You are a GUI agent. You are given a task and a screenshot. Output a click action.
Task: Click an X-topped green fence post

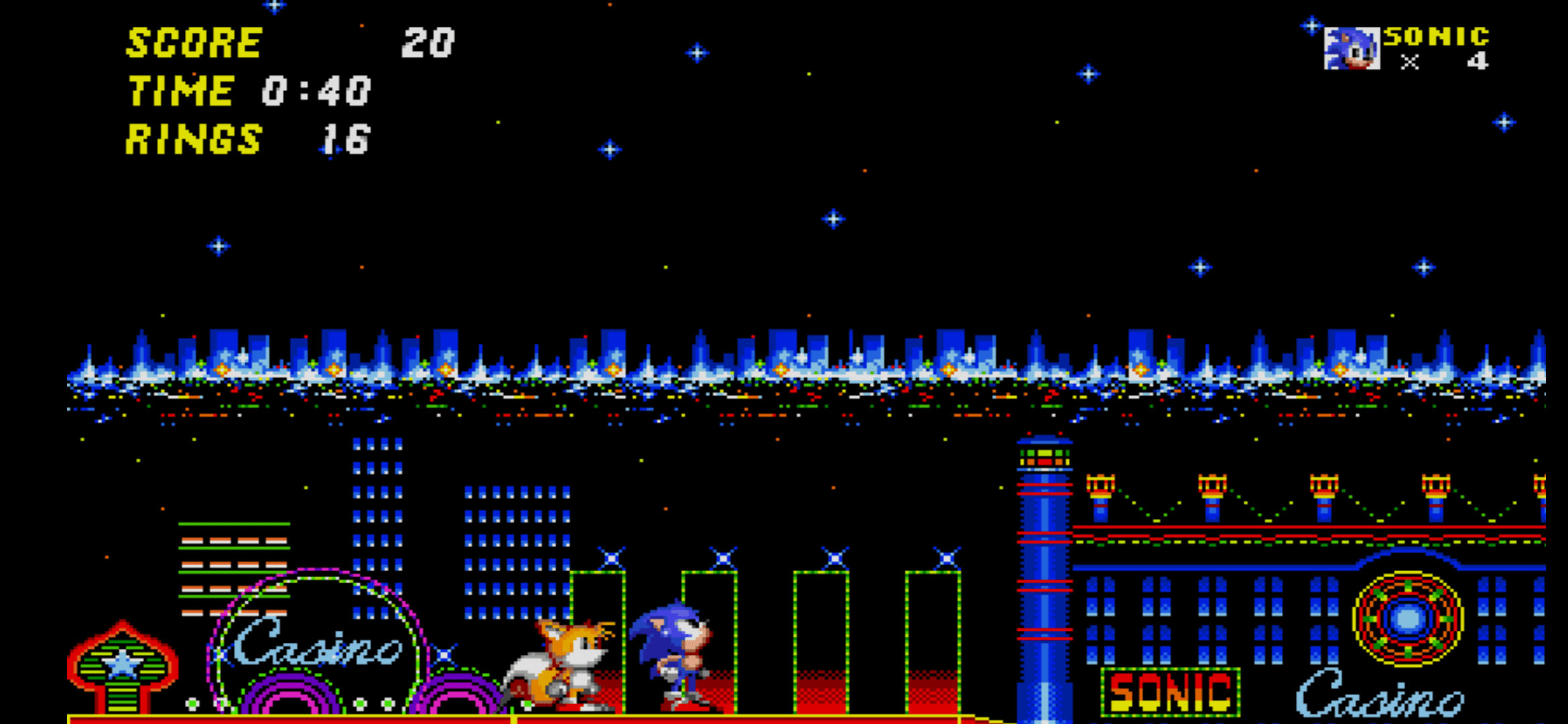pyautogui.click(x=723, y=557)
